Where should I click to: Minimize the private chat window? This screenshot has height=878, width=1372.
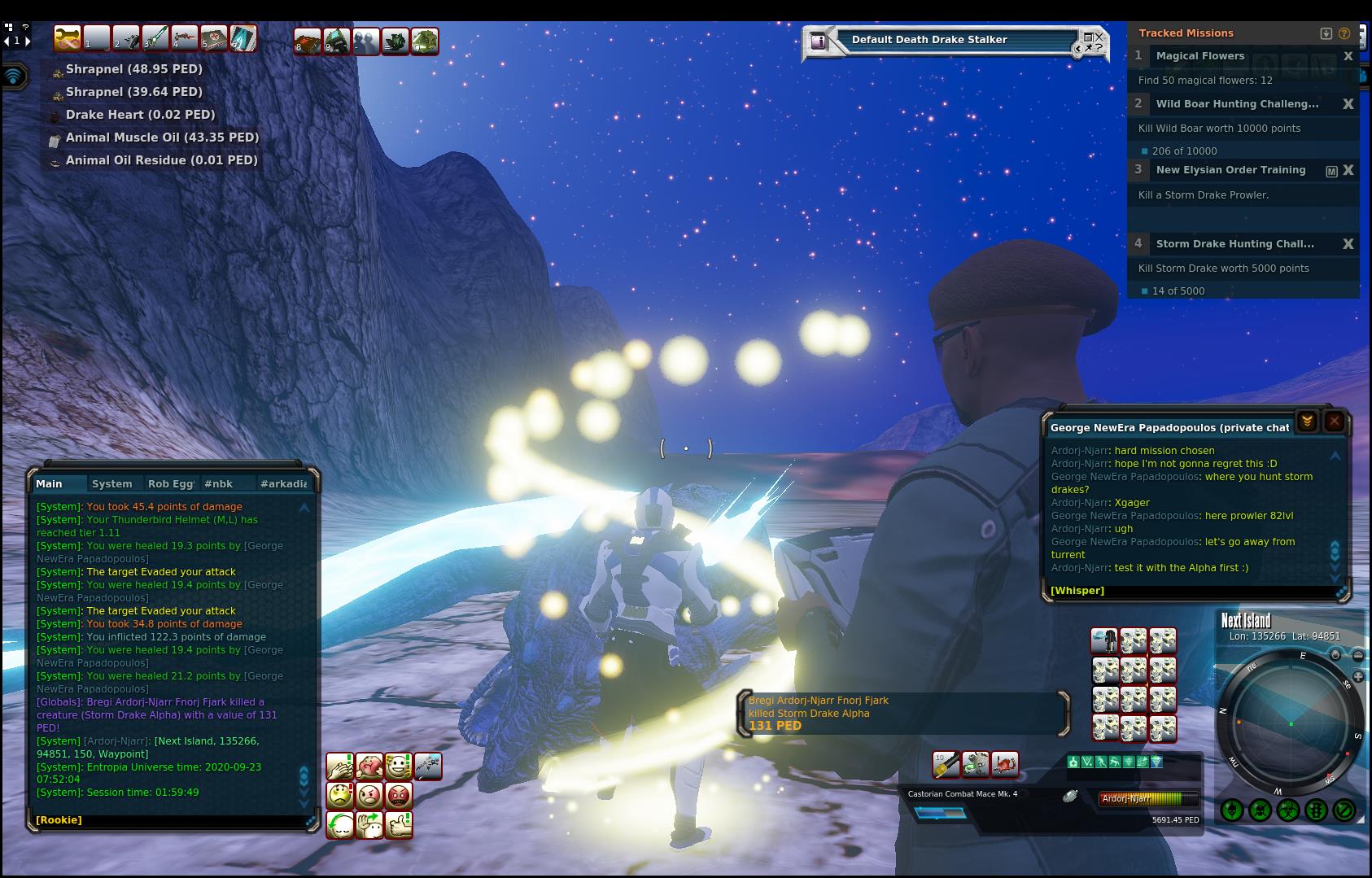(x=1307, y=422)
